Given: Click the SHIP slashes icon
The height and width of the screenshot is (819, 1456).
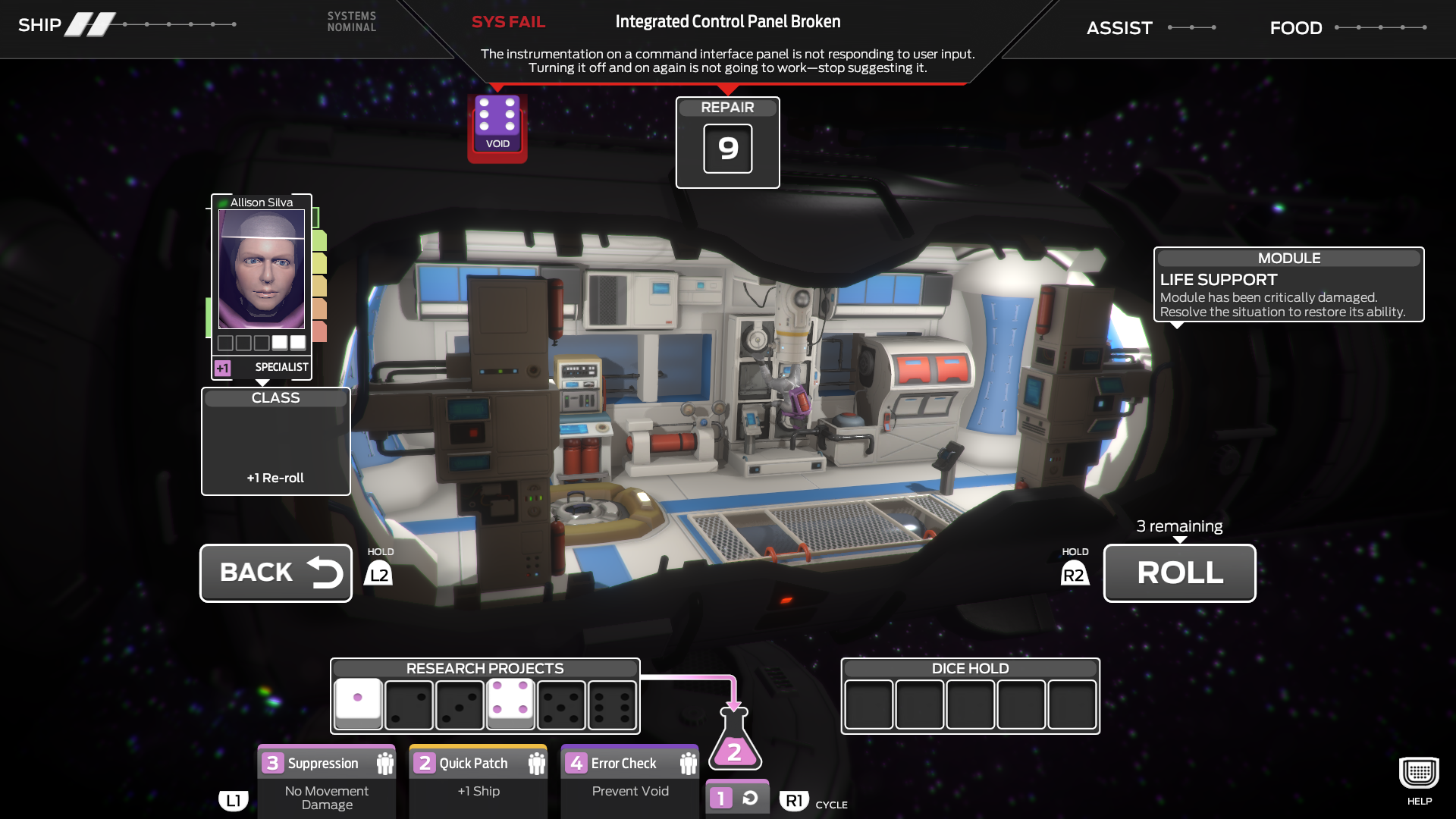Looking at the screenshot, I should click(x=90, y=24).
